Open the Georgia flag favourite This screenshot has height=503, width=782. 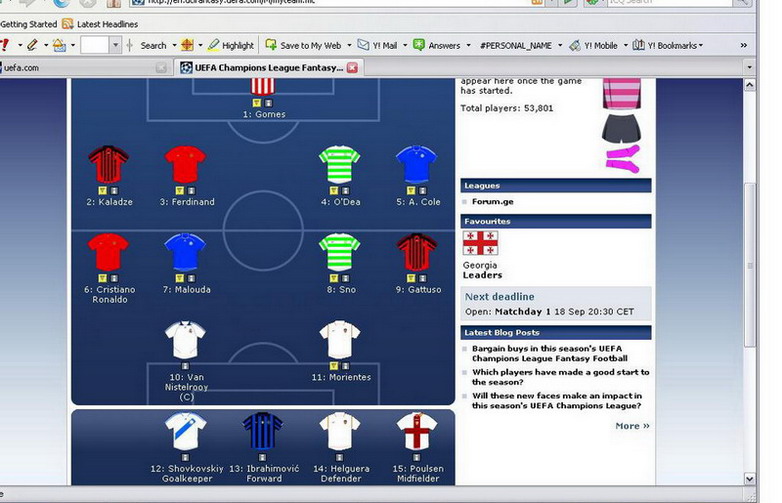click(480, 243)
